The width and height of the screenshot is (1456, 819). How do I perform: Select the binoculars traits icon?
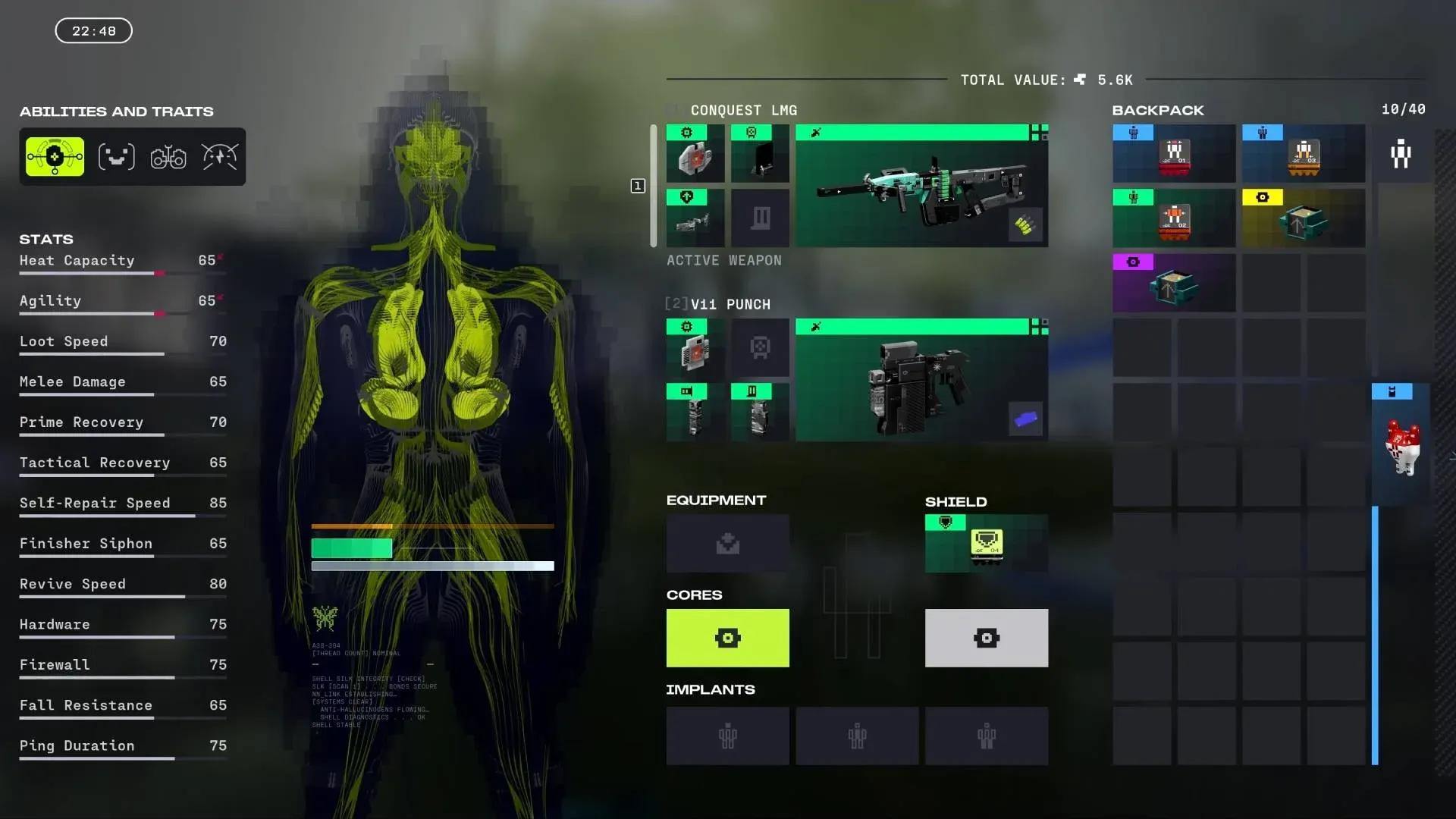(x=168, y=156)
